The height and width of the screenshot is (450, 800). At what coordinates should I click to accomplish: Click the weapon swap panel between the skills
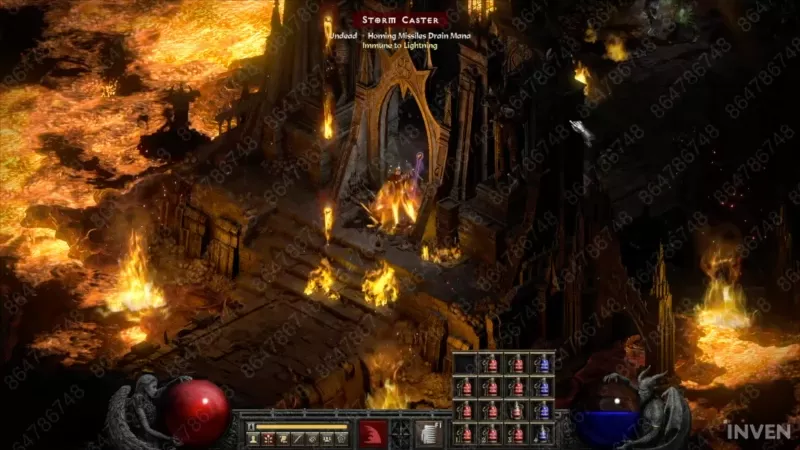click(401, 434)
